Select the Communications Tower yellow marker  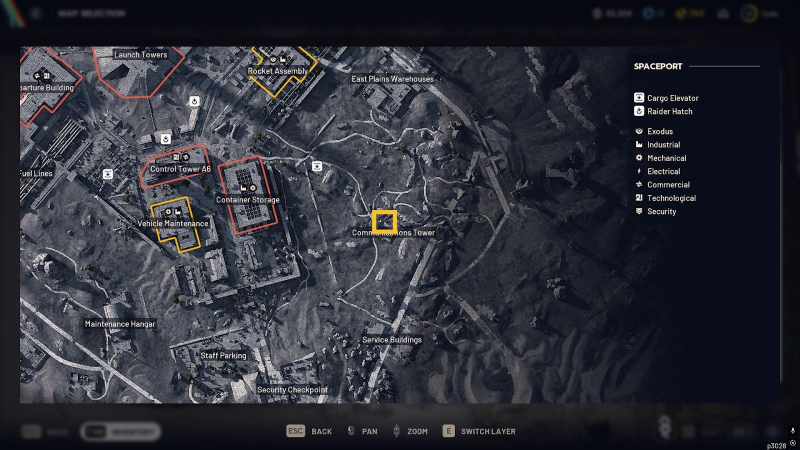384,220
